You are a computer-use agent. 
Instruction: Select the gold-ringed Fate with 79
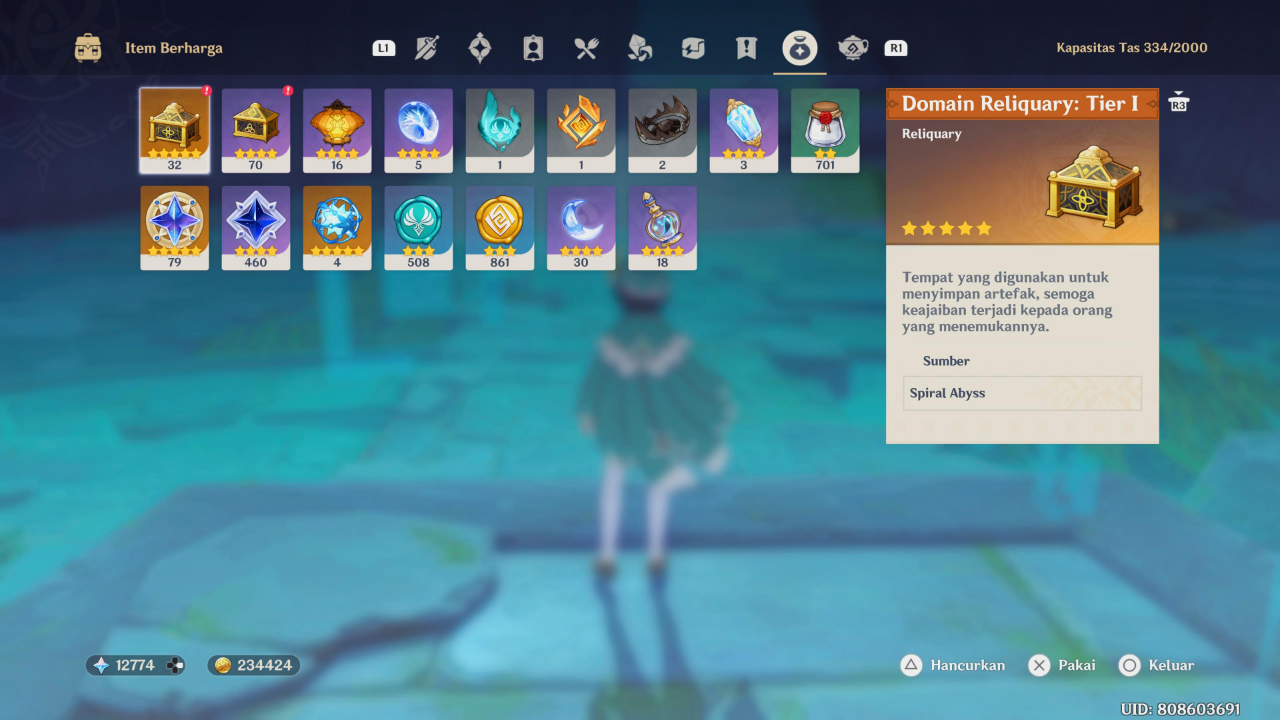(x=175, y=227)
